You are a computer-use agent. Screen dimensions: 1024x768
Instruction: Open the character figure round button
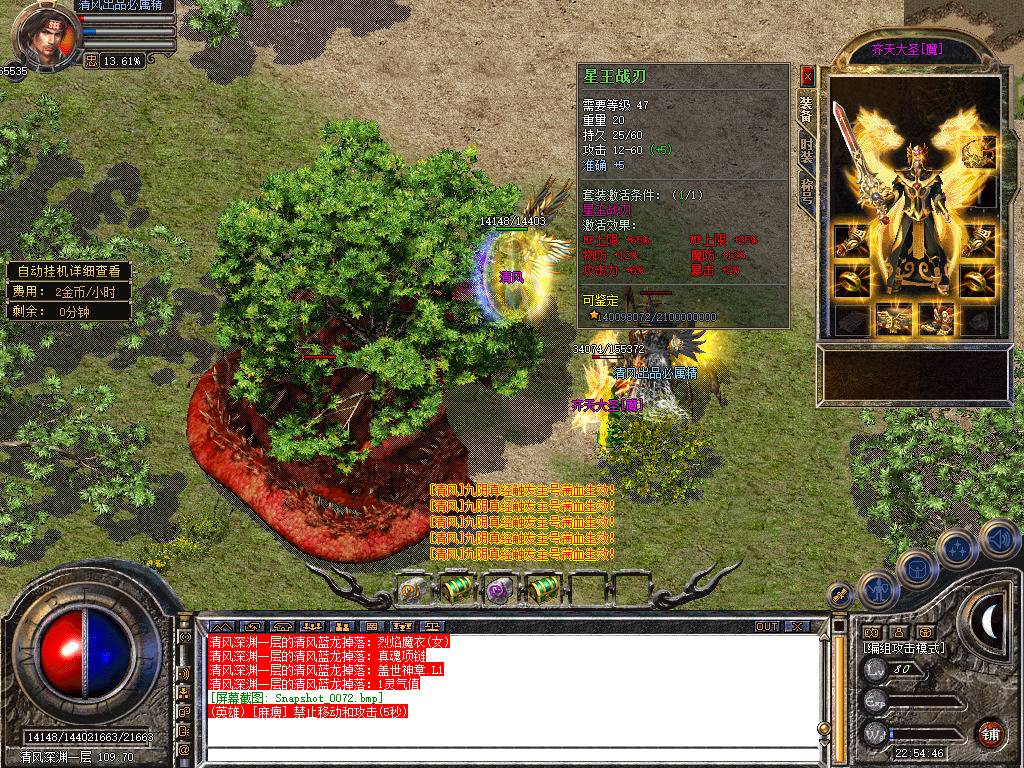[x=876, y=589]
